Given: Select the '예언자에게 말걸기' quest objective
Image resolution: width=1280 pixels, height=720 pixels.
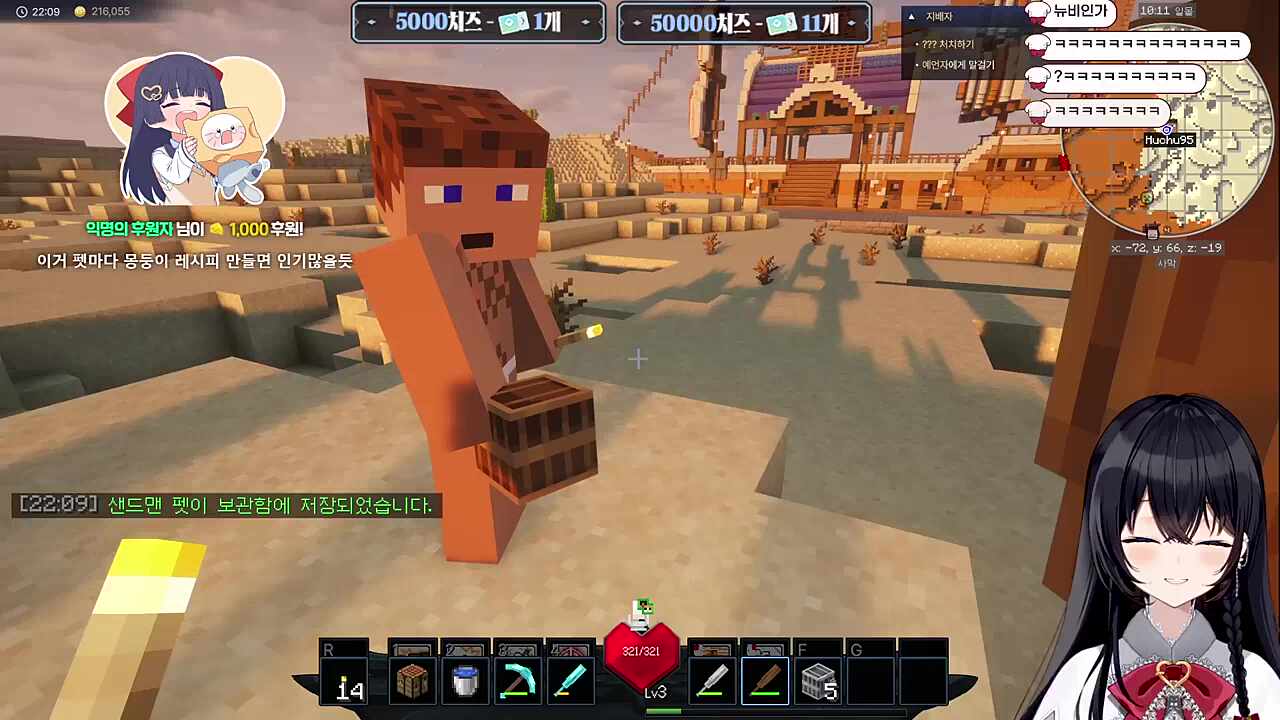Looking at the screenshot, I should tap(958, 65).
